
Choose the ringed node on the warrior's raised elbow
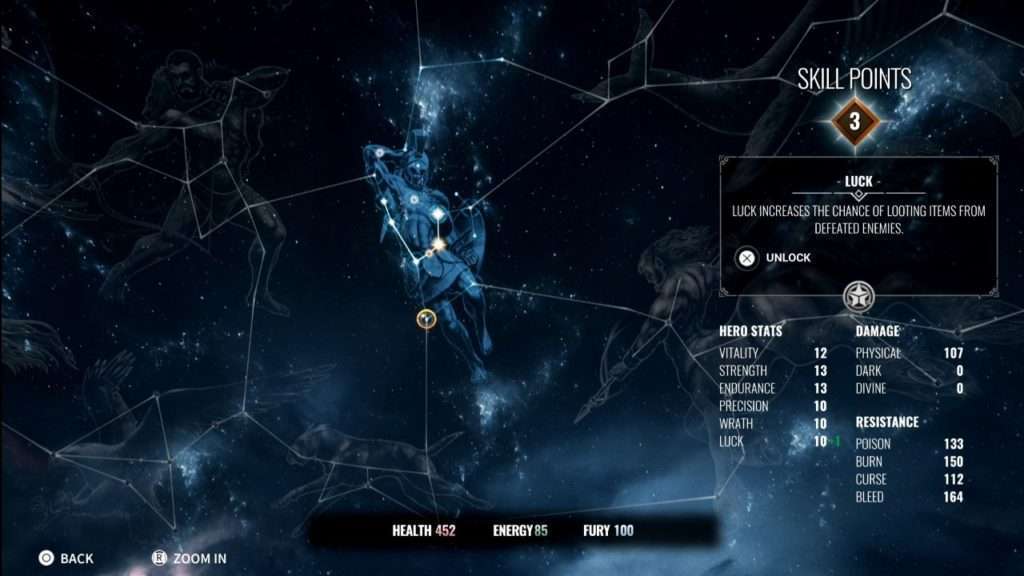point(381,153)
